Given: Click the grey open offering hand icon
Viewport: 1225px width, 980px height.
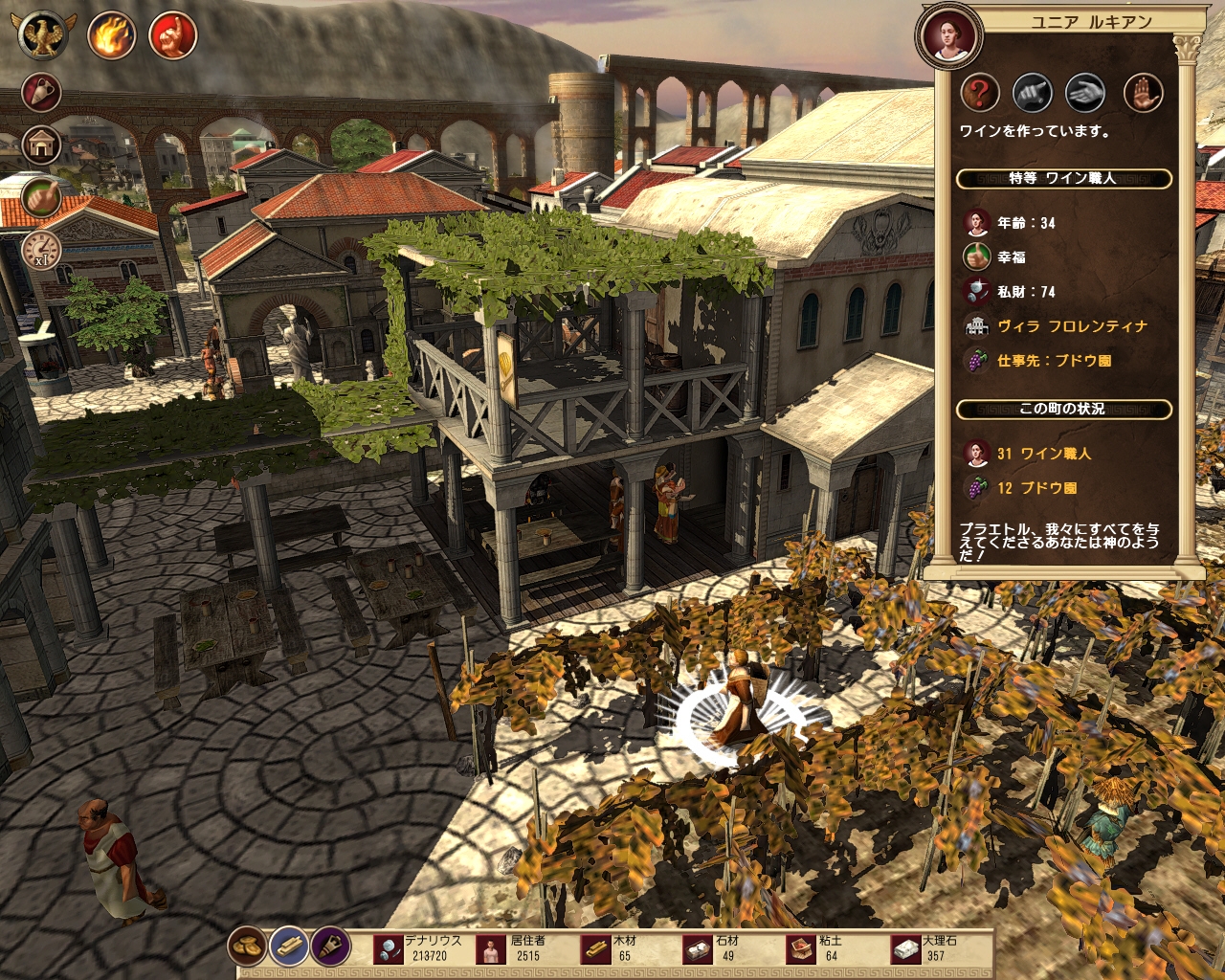Looking at the screenshot, I should (x=1086, y=93).
